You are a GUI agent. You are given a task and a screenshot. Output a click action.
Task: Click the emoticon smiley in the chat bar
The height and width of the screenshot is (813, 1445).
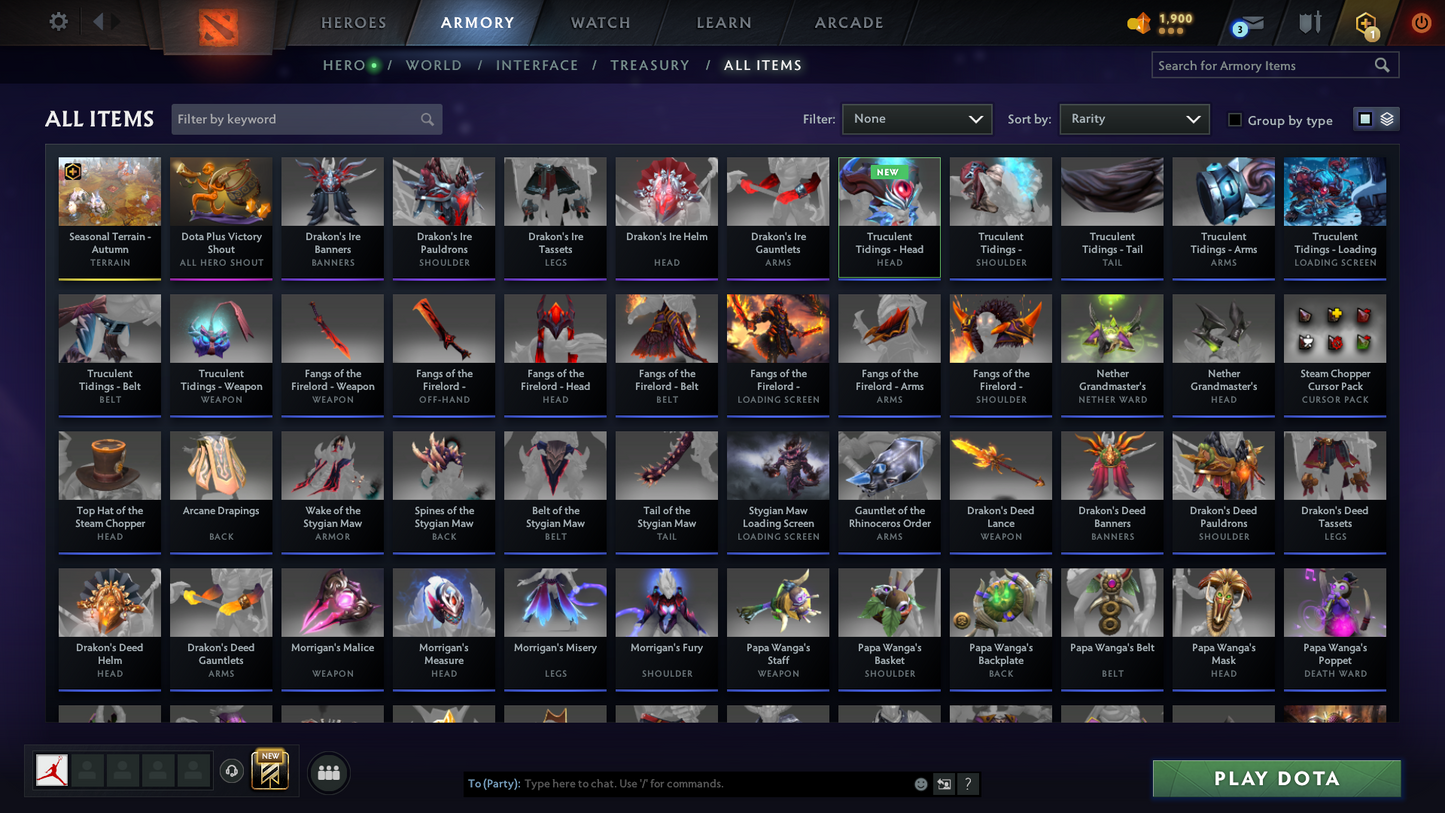coord(919,784)
